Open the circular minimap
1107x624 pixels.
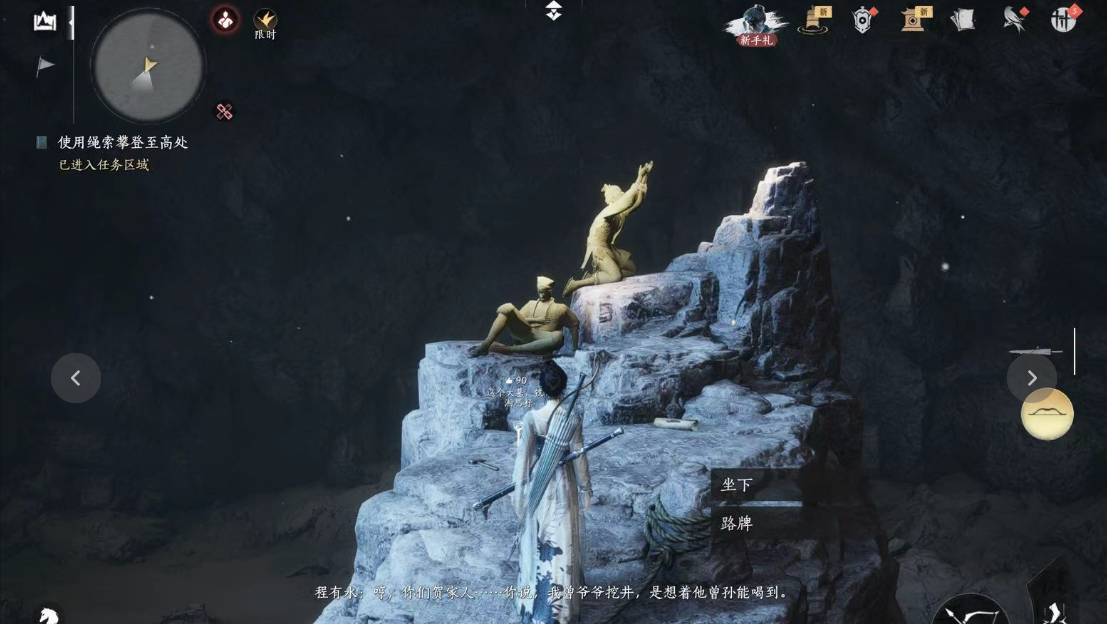coord(148,67)
